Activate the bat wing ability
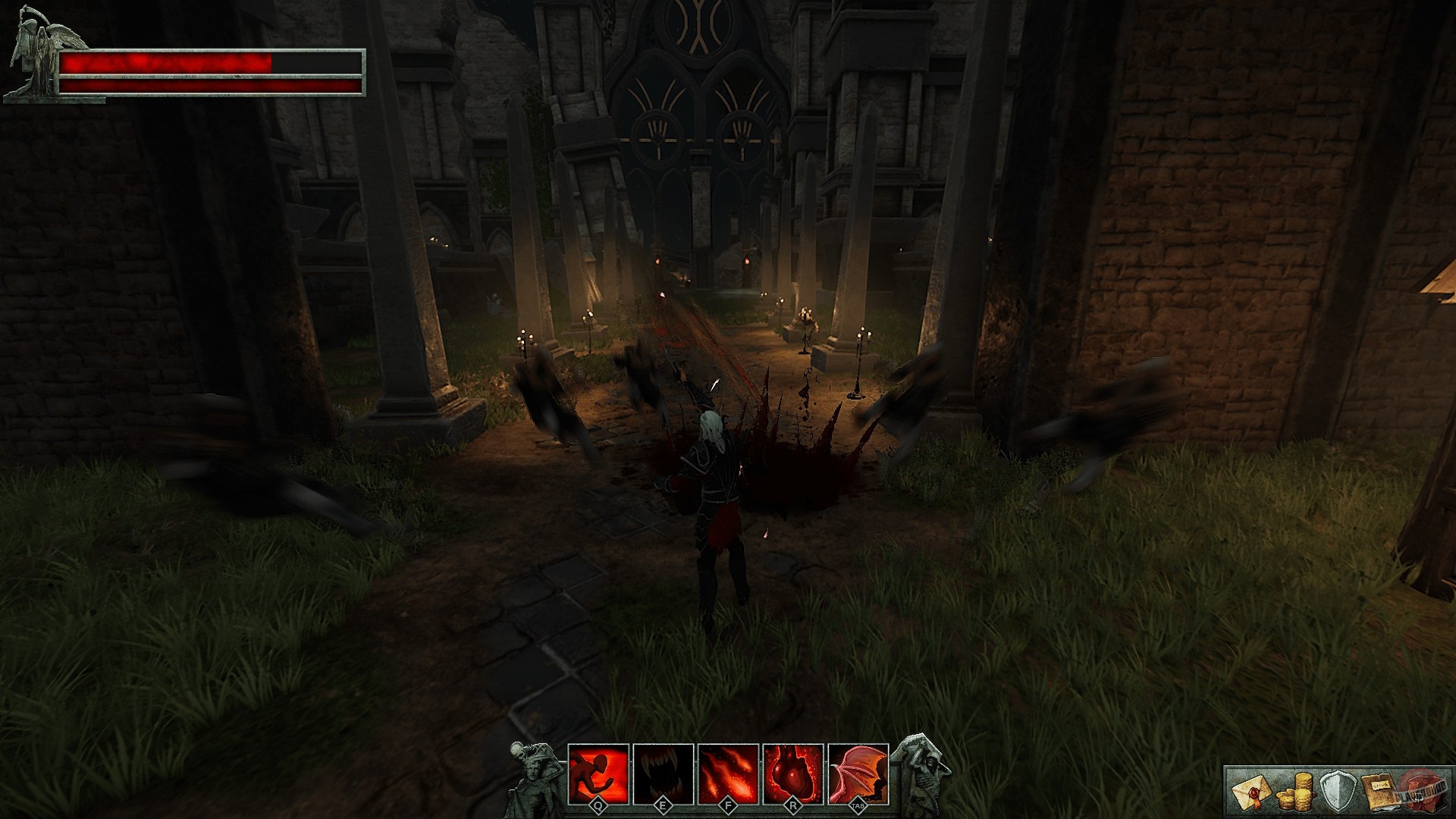Viewport: 1456px width, 819px height. coord(858,773)
